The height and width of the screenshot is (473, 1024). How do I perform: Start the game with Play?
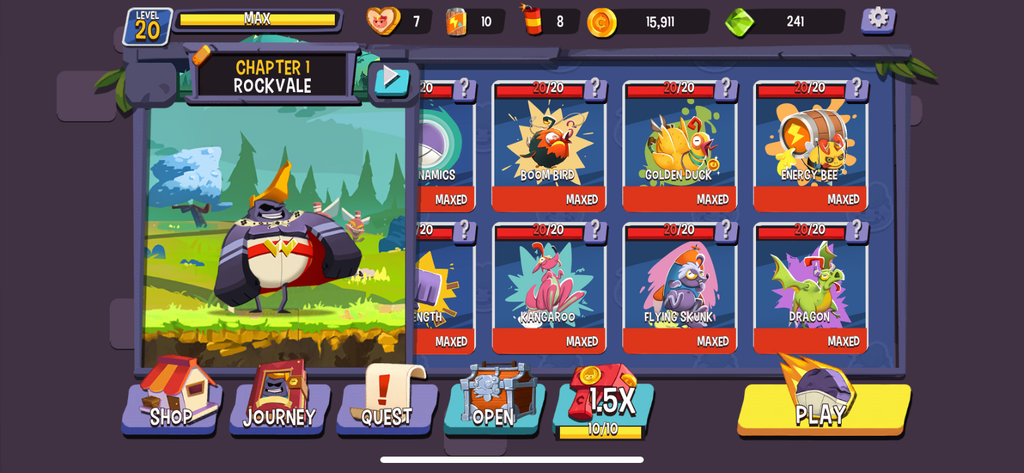click(x=823, y=406)
